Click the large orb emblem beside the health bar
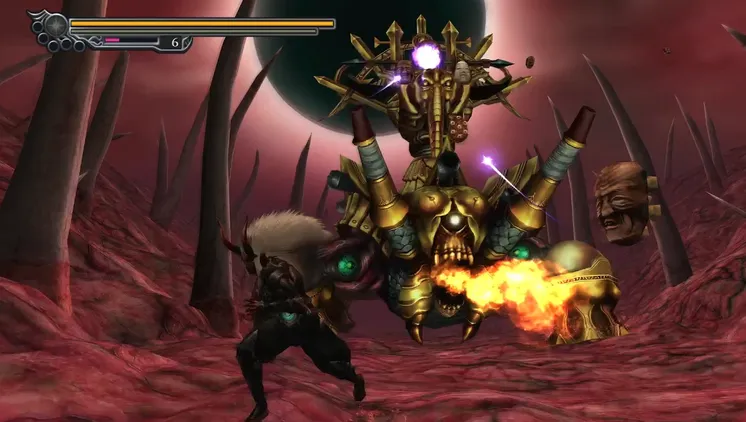The height and width of the screenshot is (422, 746). (x=54, y=25)
